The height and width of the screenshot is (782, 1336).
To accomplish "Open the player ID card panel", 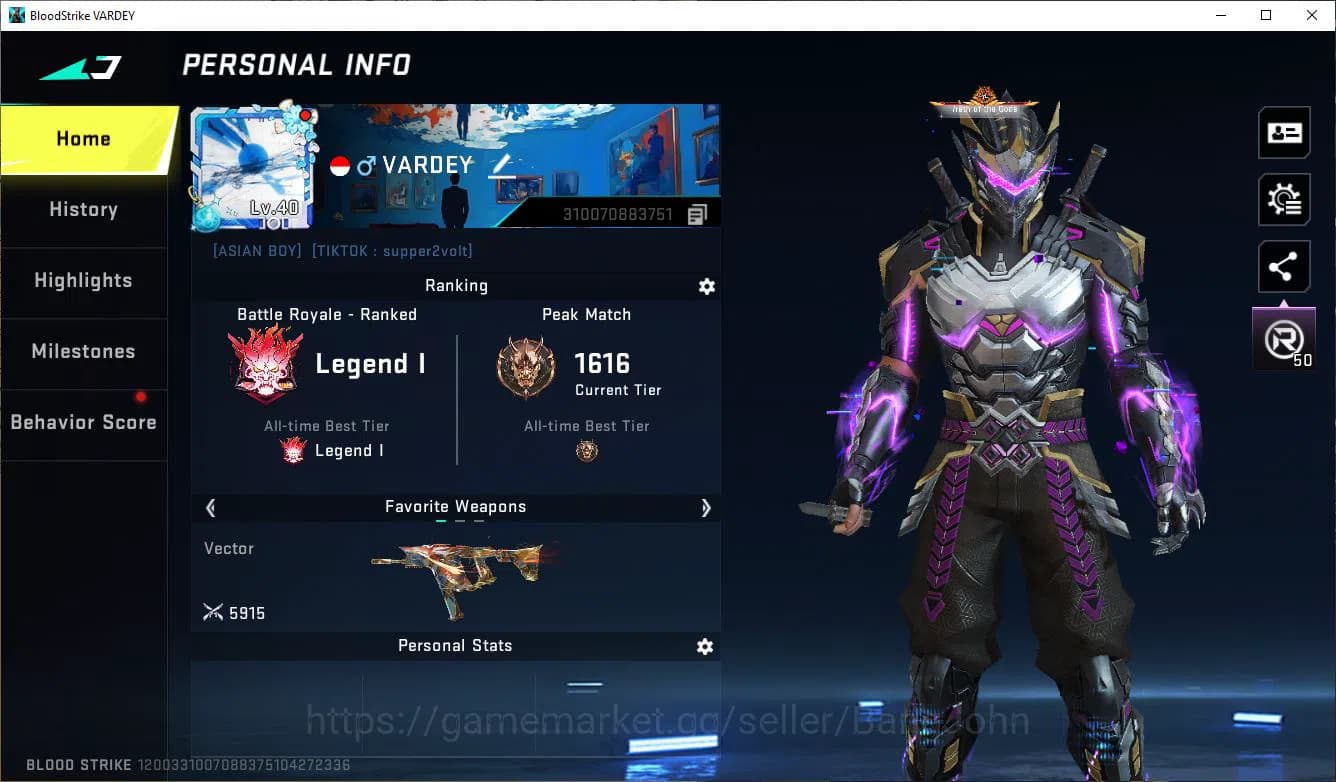I will 1284,132.
